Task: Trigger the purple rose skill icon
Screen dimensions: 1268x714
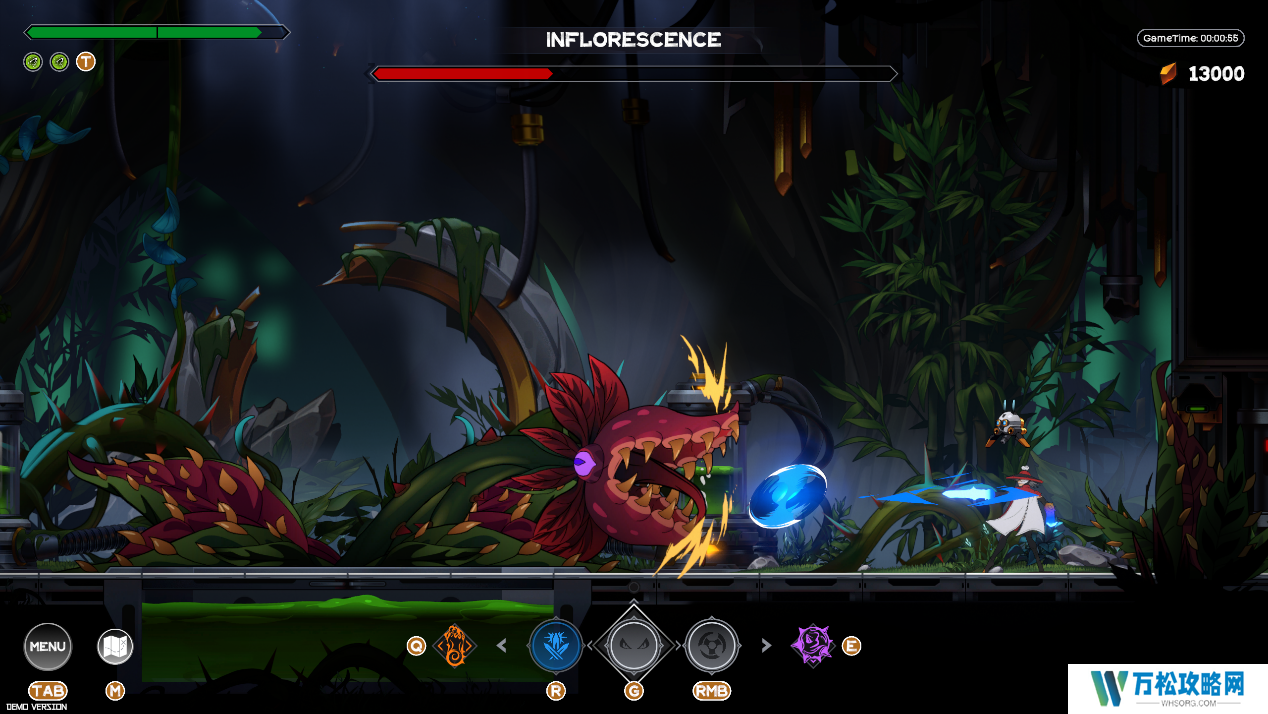Action: [813, 645]
